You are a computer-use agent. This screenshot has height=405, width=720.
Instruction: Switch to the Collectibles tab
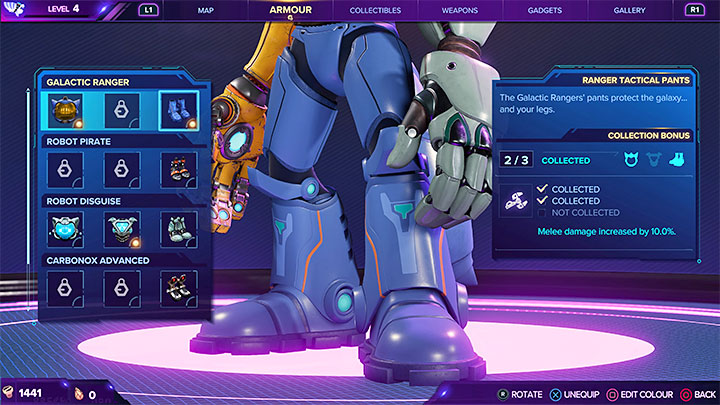pos(375,10)
